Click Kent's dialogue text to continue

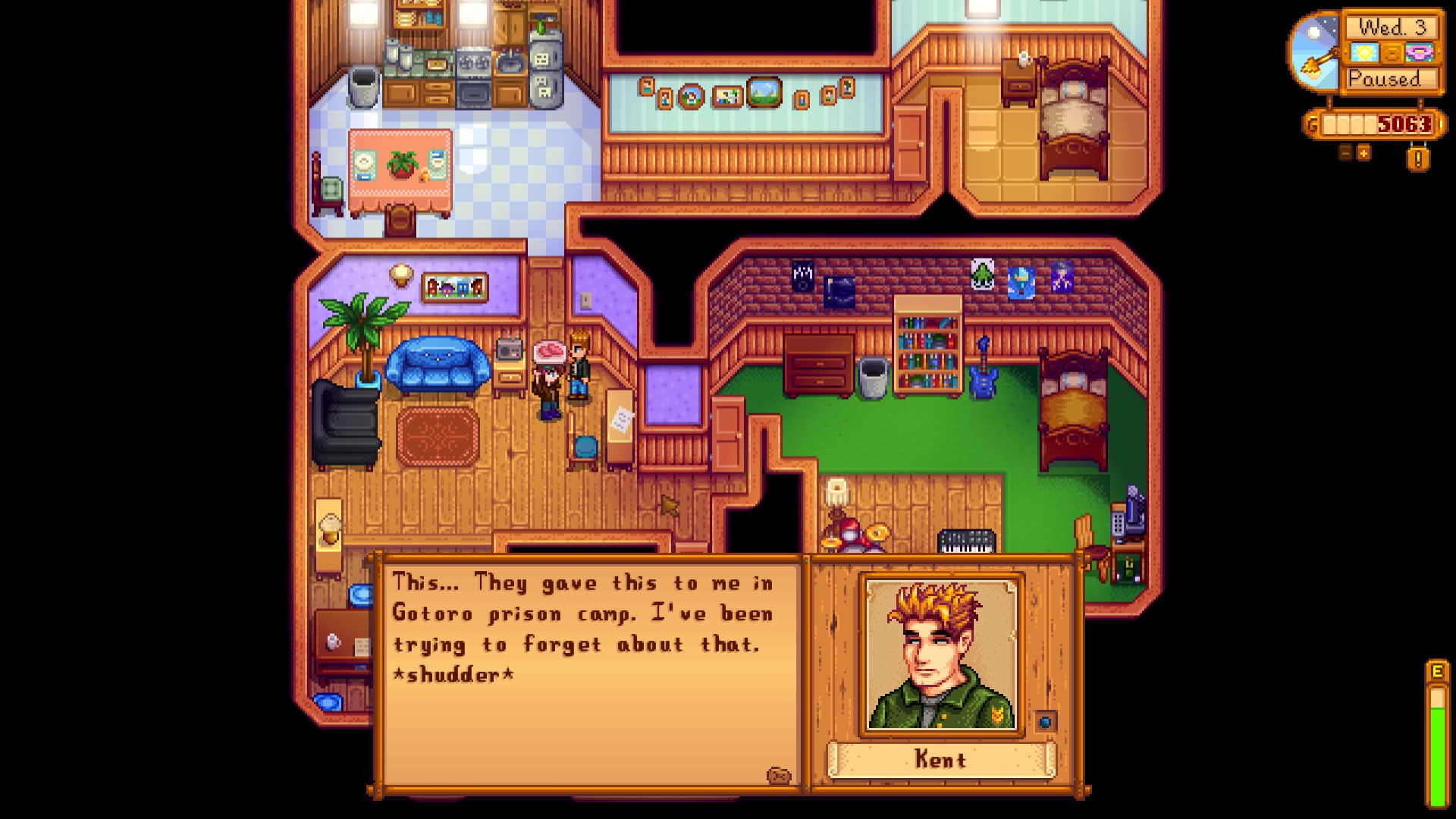582,628
